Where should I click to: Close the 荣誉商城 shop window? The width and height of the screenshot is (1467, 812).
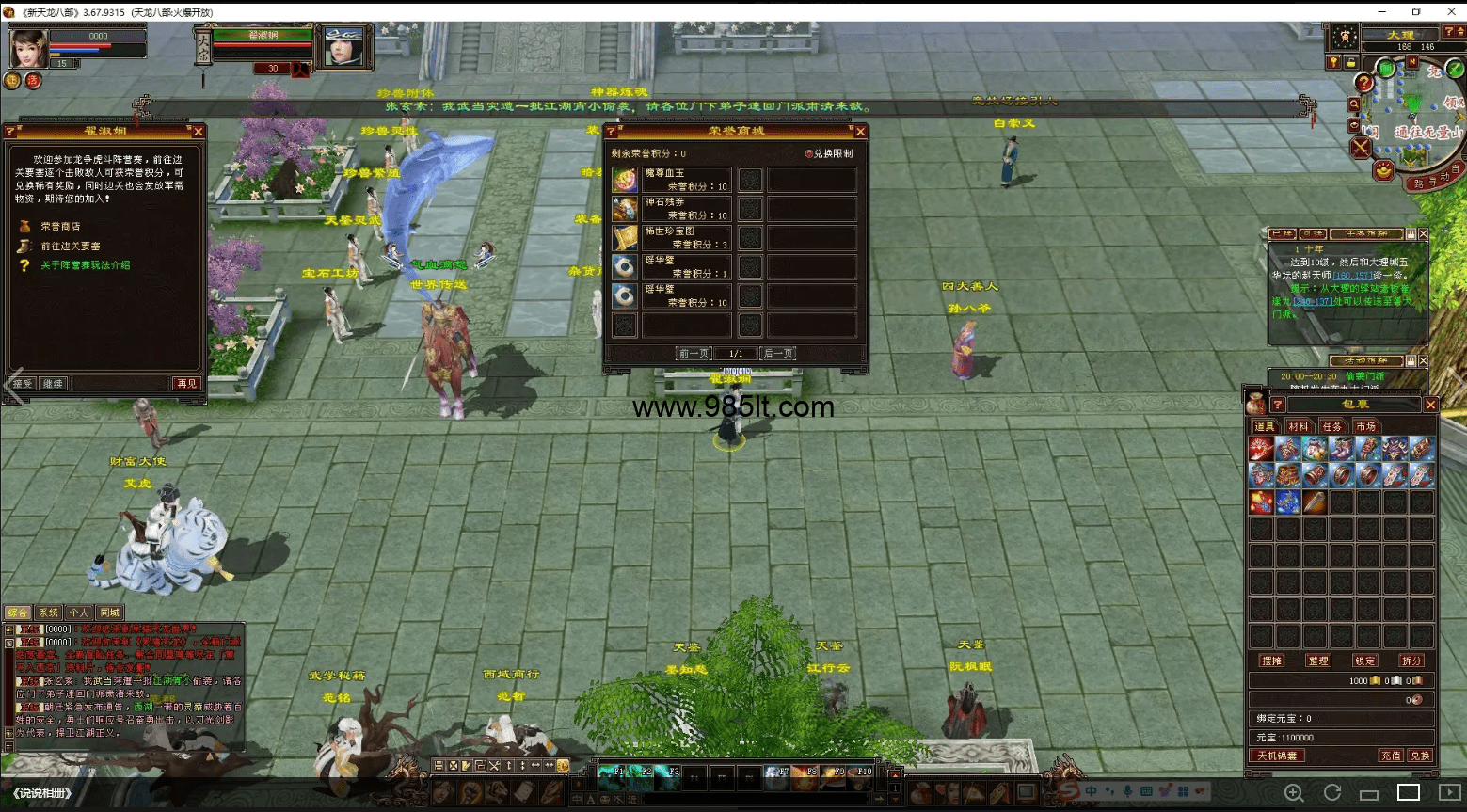point(860,132)
